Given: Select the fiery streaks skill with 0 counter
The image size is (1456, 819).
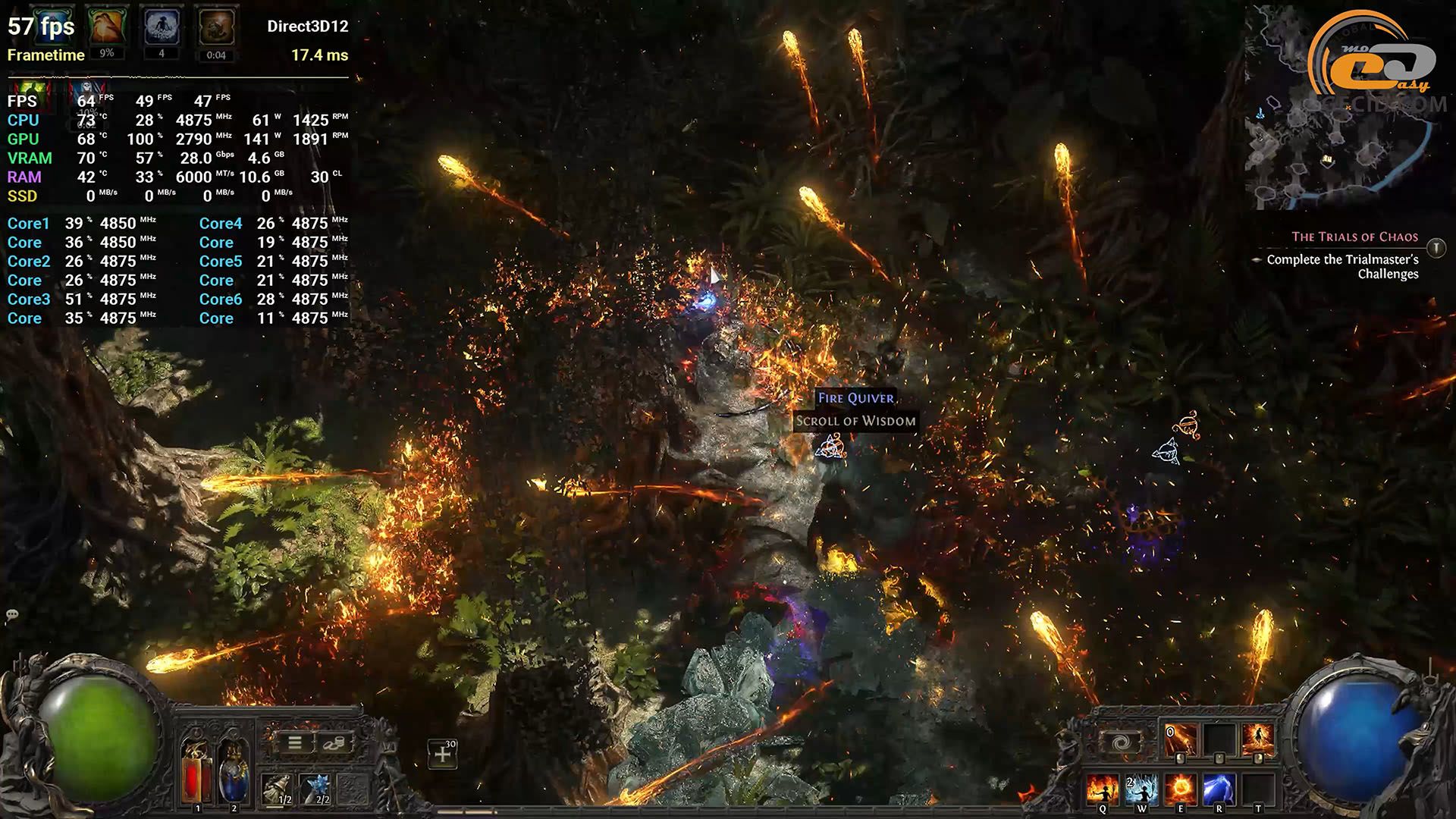Looking at the screenshot, I should (x=1180, y=739).
